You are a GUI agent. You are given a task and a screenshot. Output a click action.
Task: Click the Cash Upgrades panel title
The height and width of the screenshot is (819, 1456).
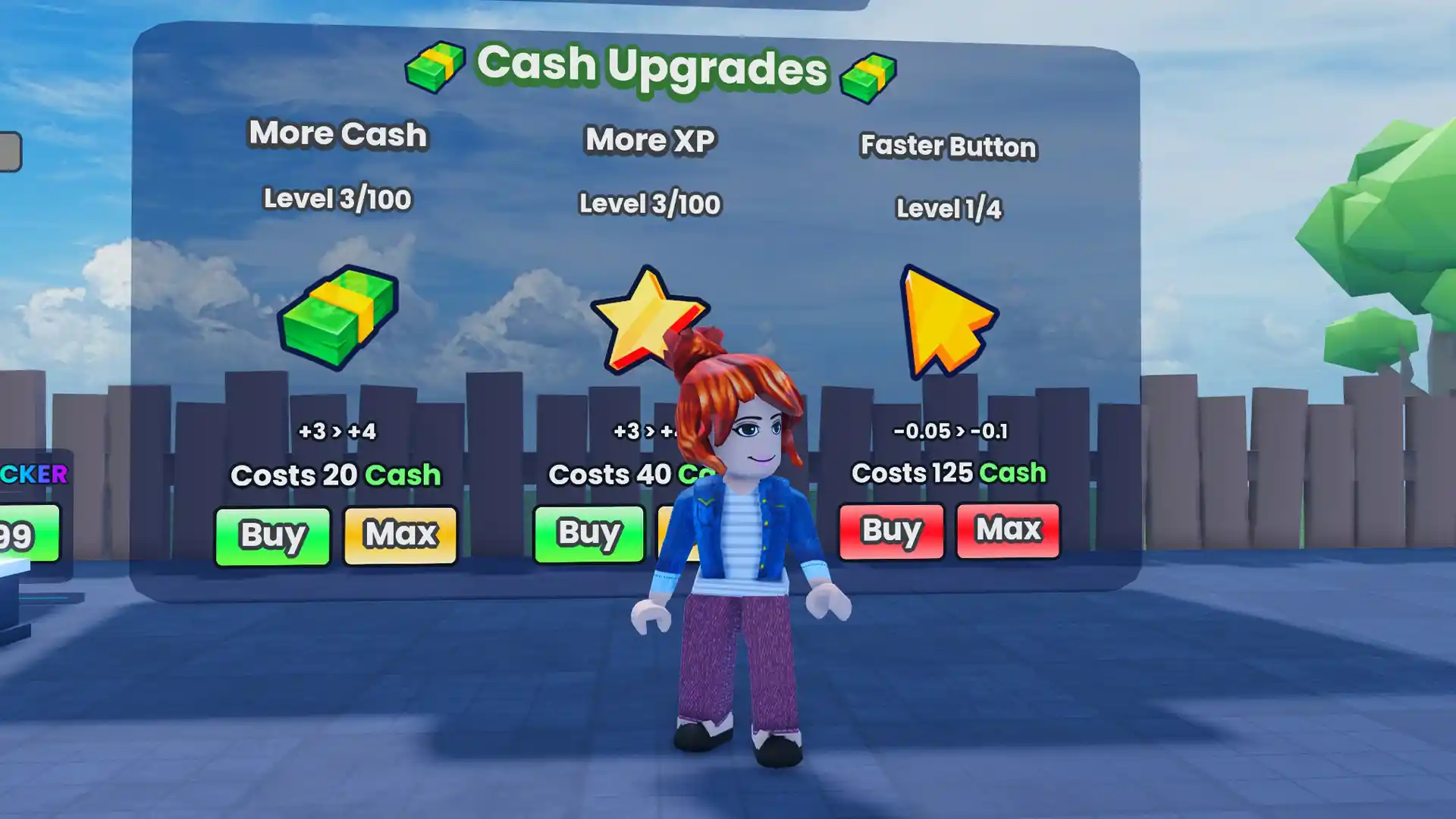click(x=652, y=67)
